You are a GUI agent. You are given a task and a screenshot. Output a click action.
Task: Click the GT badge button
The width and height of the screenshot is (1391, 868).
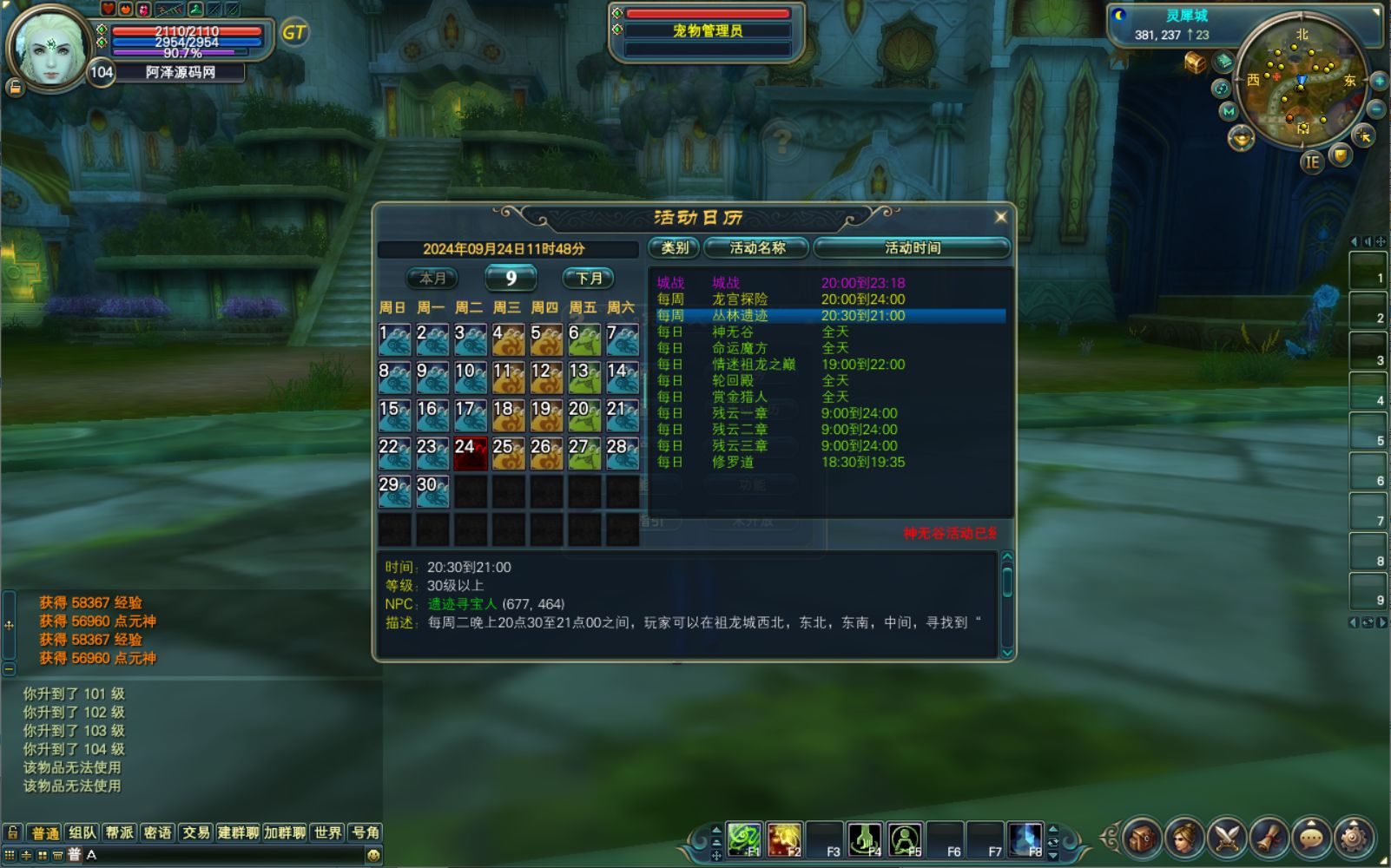(294, 33)
